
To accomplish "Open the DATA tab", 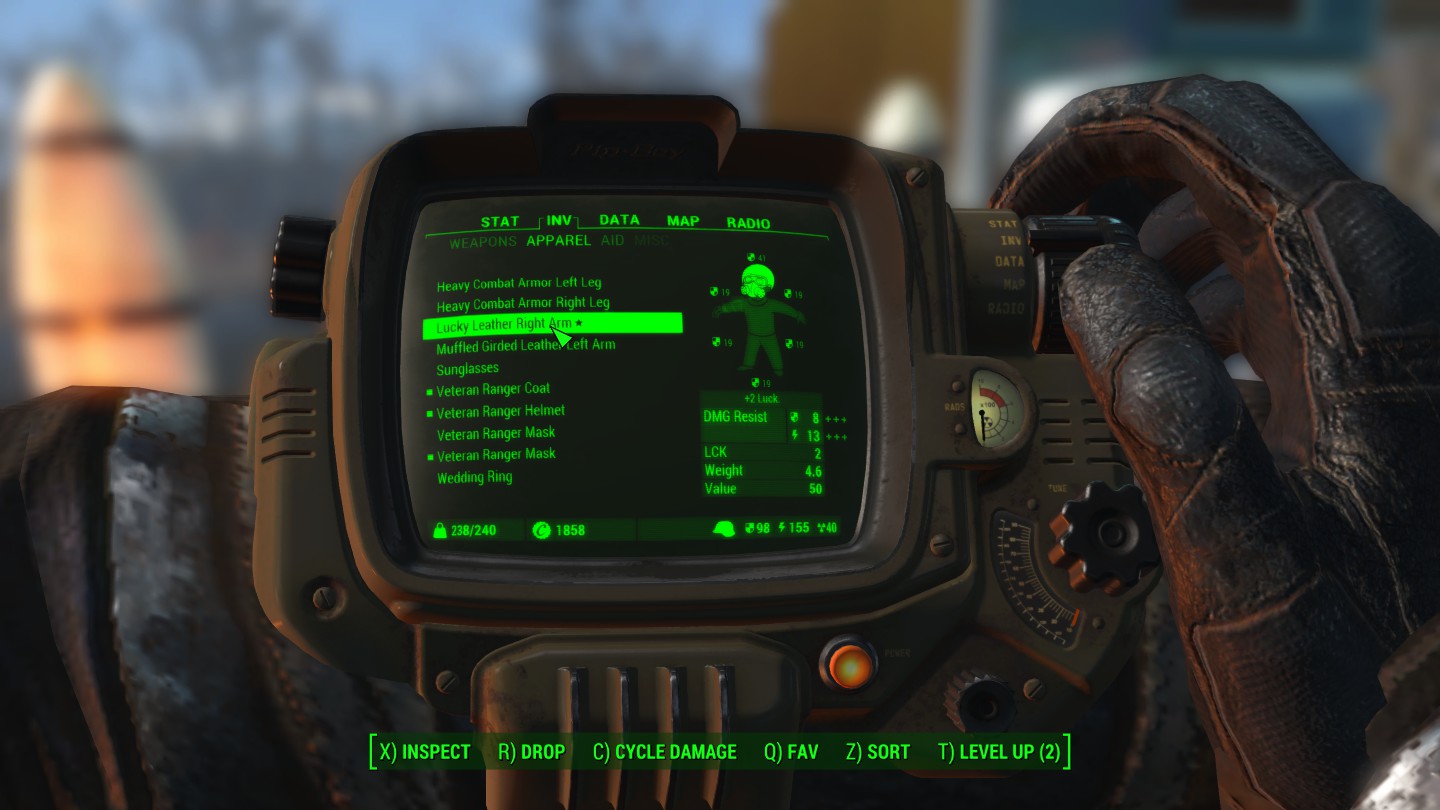I will [619, 220].
